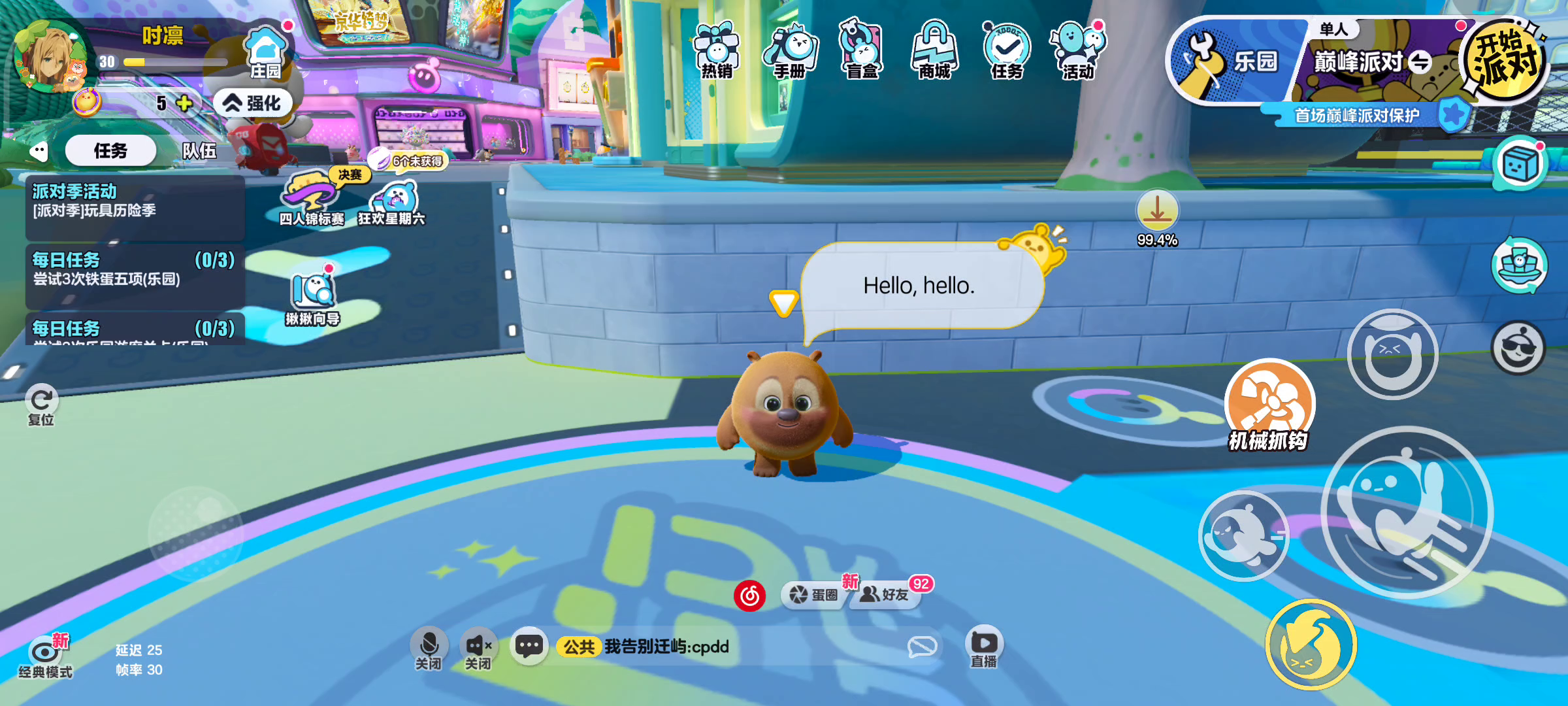Reset position with 复位
The width and height of the screenshot is (1568, 706).
pos(41,404)
